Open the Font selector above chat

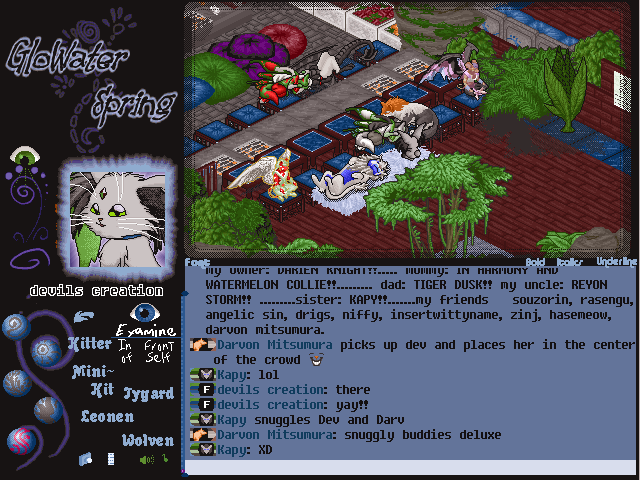[195, 262]
